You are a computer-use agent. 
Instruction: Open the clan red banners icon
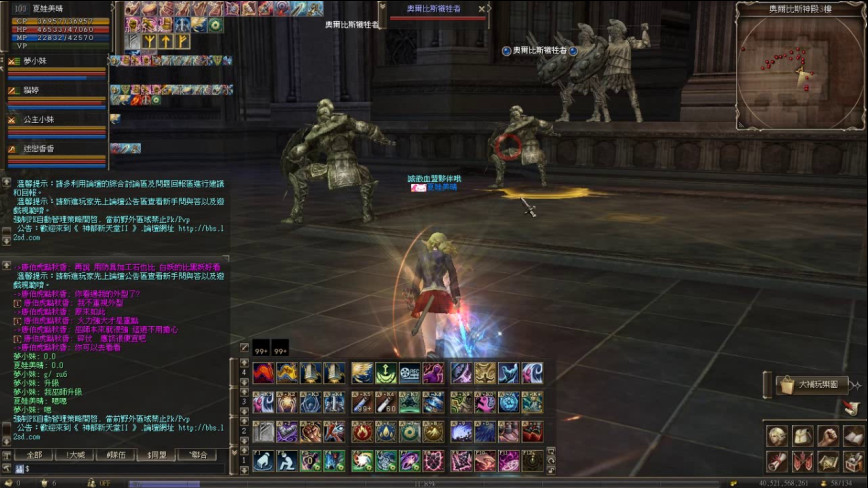point(802,461)
